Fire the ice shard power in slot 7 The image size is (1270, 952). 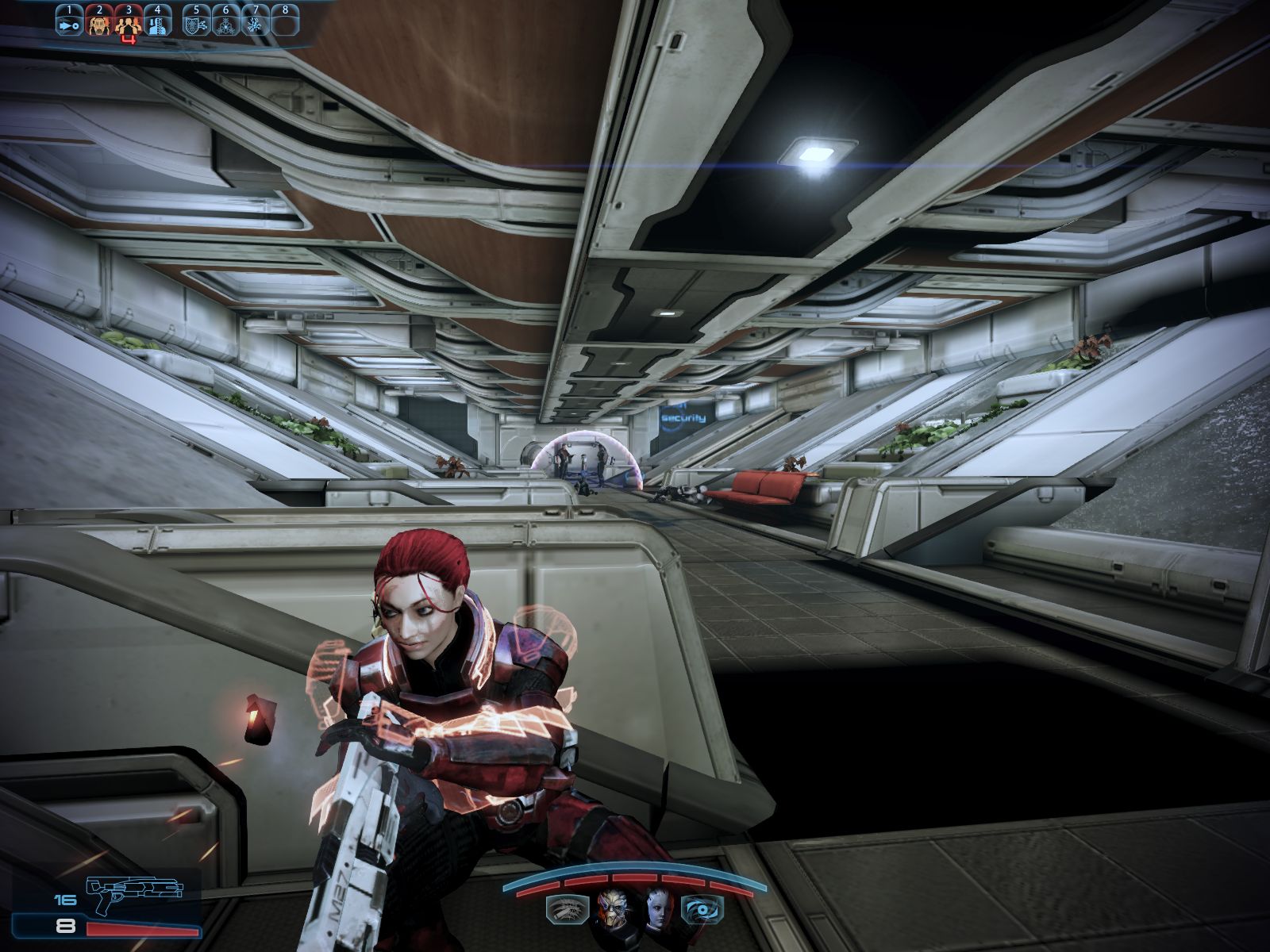(255, 25)
